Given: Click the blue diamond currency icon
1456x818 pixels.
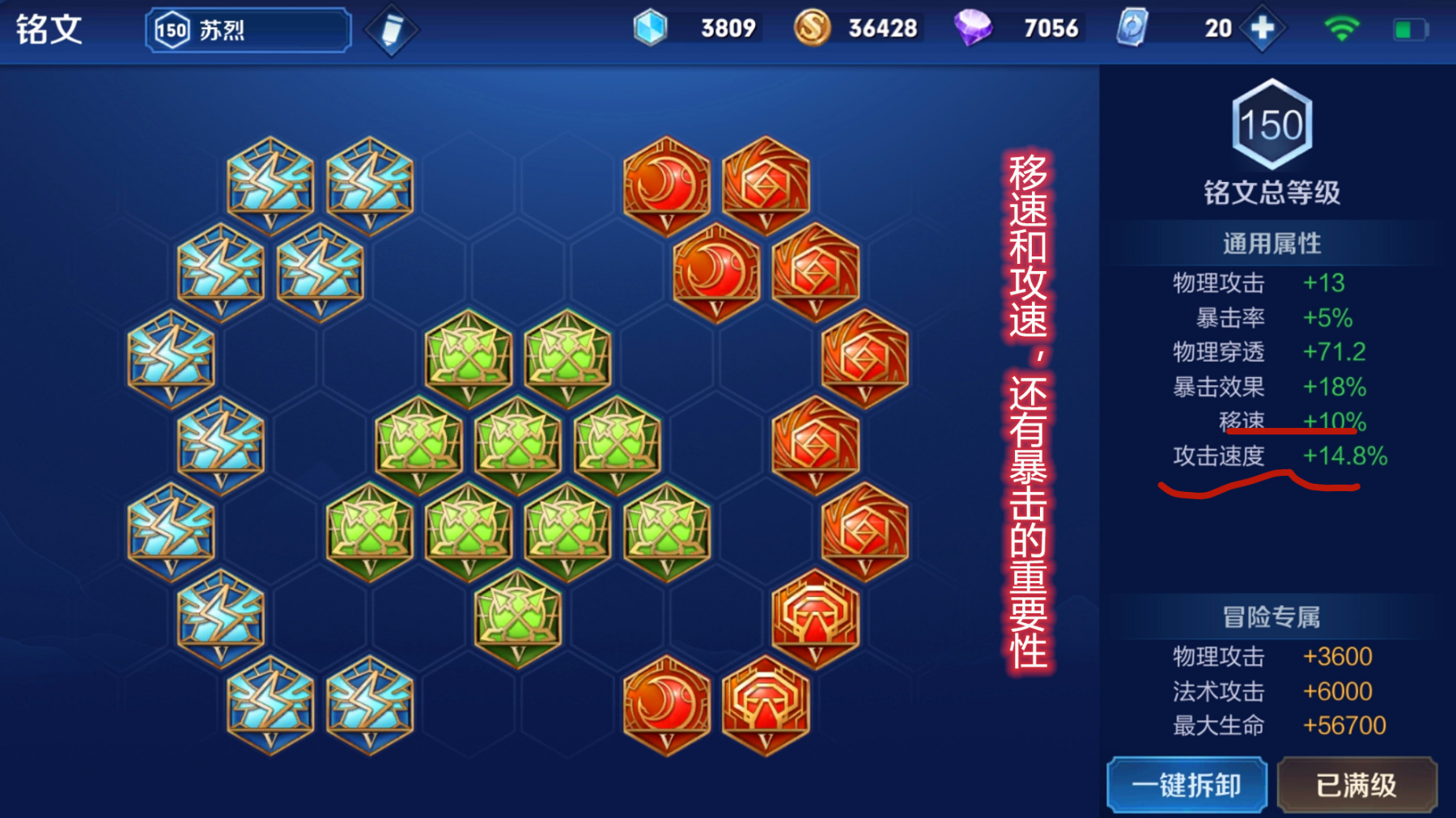Looking at the screenshot, I should [x=647, y=27].
